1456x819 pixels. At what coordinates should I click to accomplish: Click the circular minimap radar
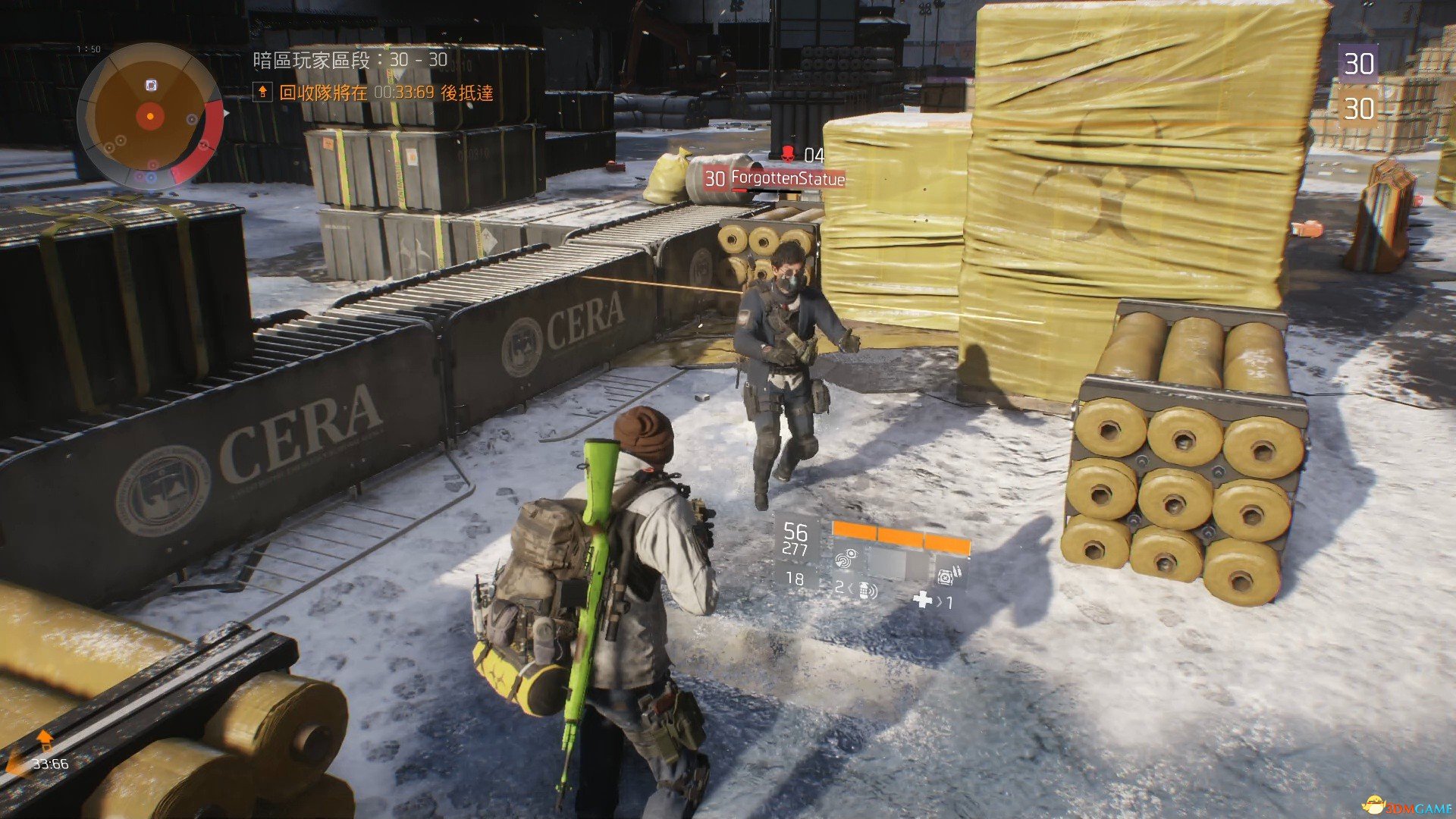(150, 116)
